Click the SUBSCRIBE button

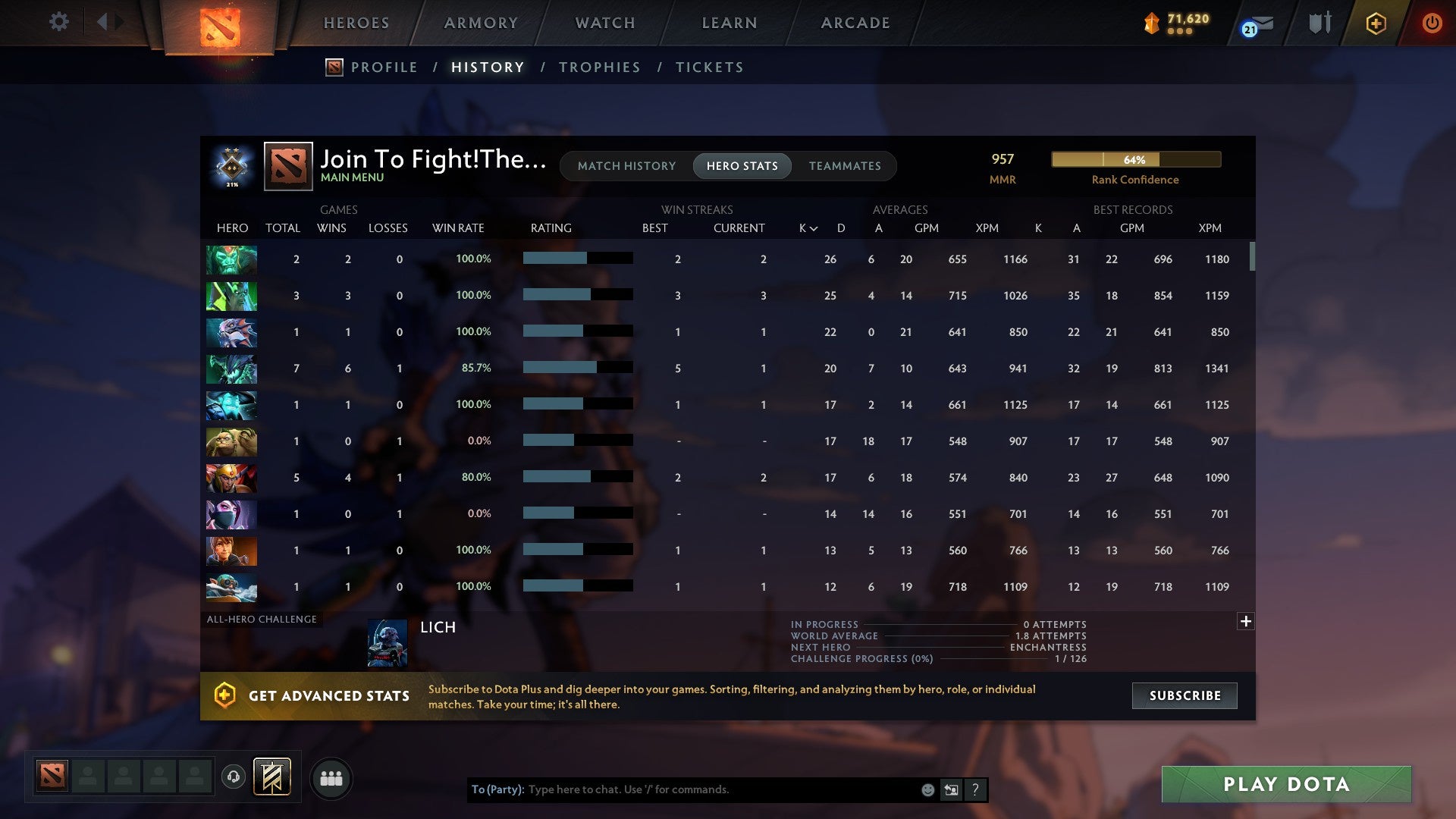(1184, 695)
